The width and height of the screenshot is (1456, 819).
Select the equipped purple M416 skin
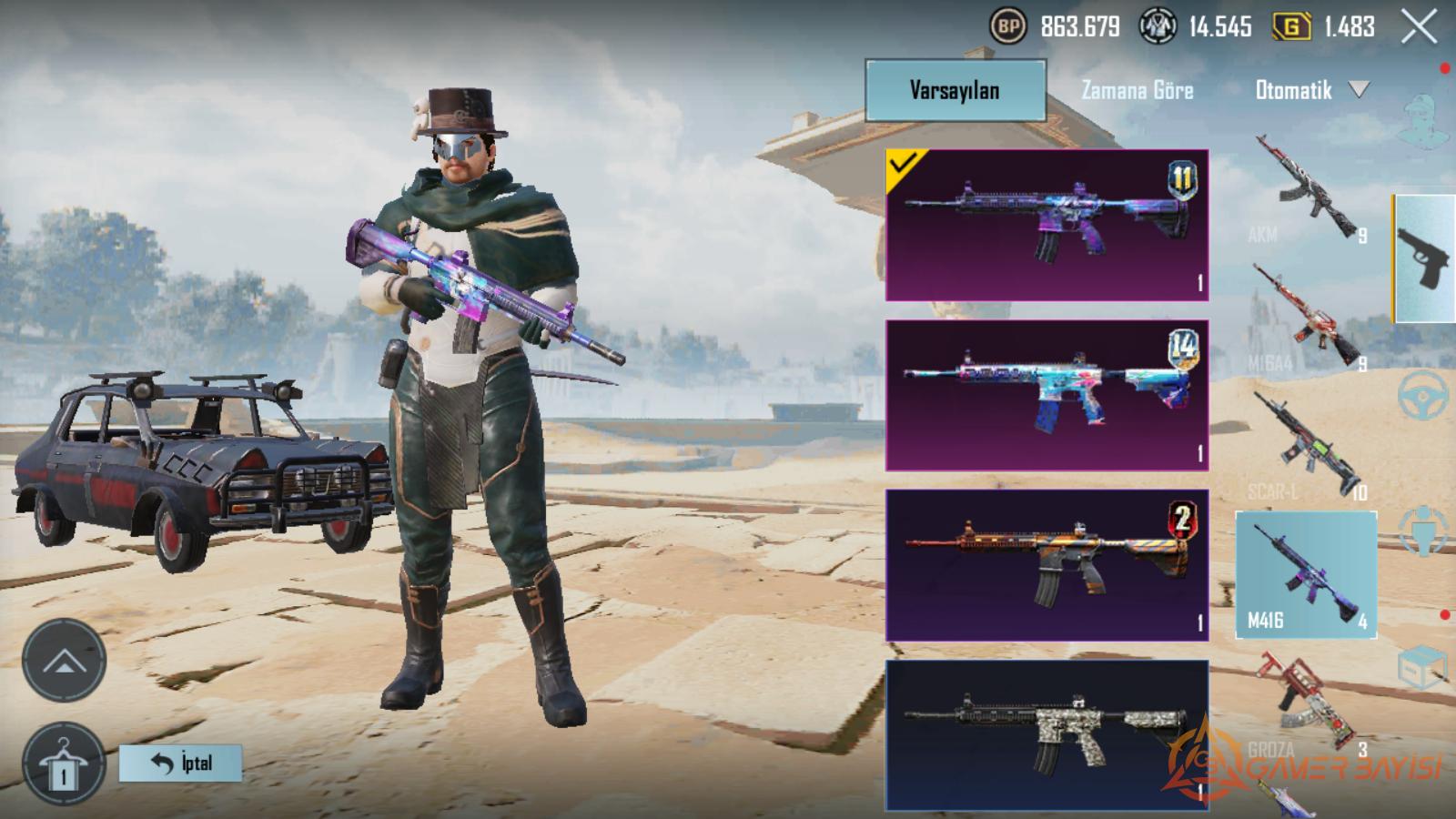click(1046, 225)
